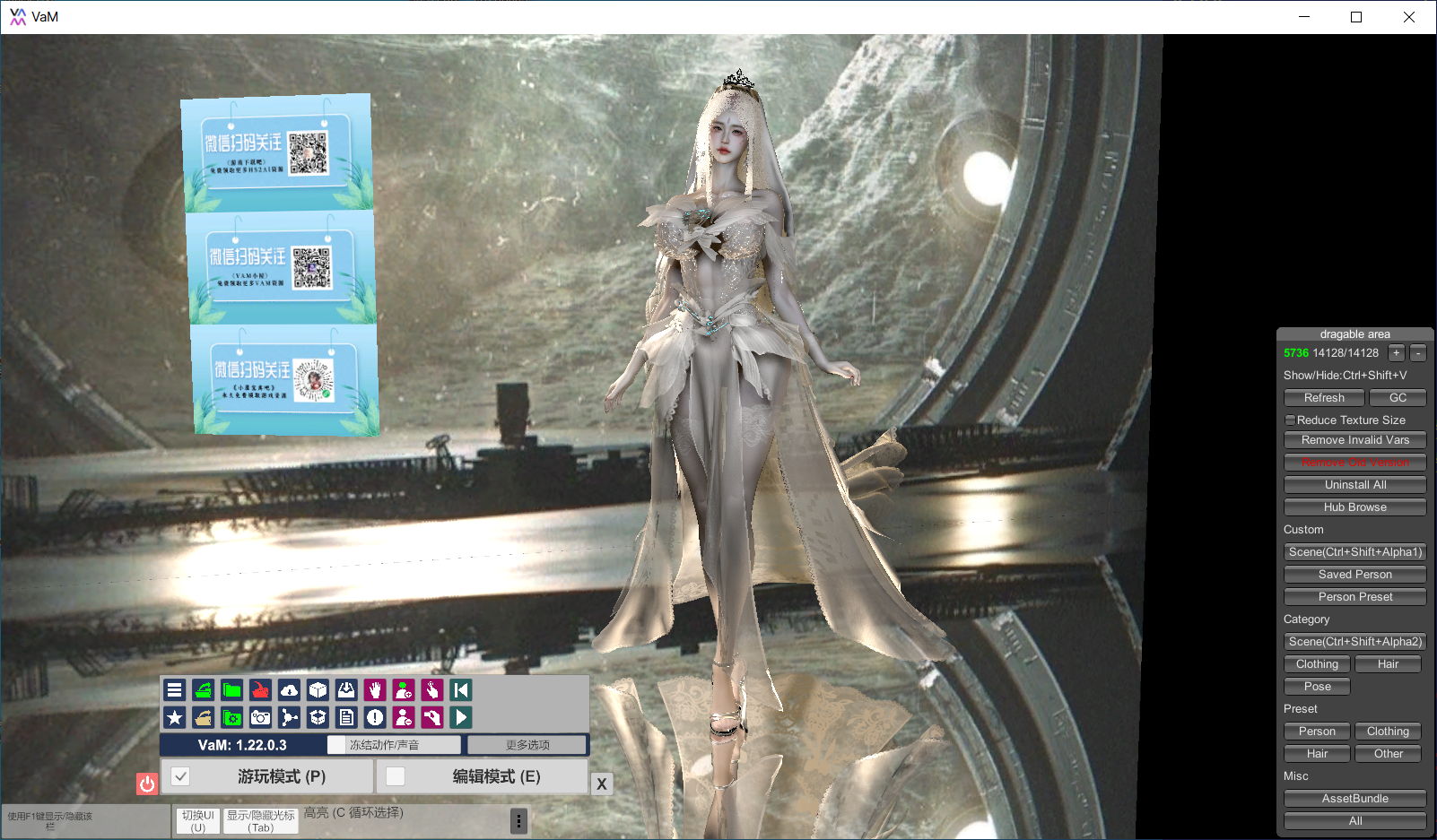Click the Refresh button
The height and width of the screenshot is (840, 1437).
[1324, 398]
